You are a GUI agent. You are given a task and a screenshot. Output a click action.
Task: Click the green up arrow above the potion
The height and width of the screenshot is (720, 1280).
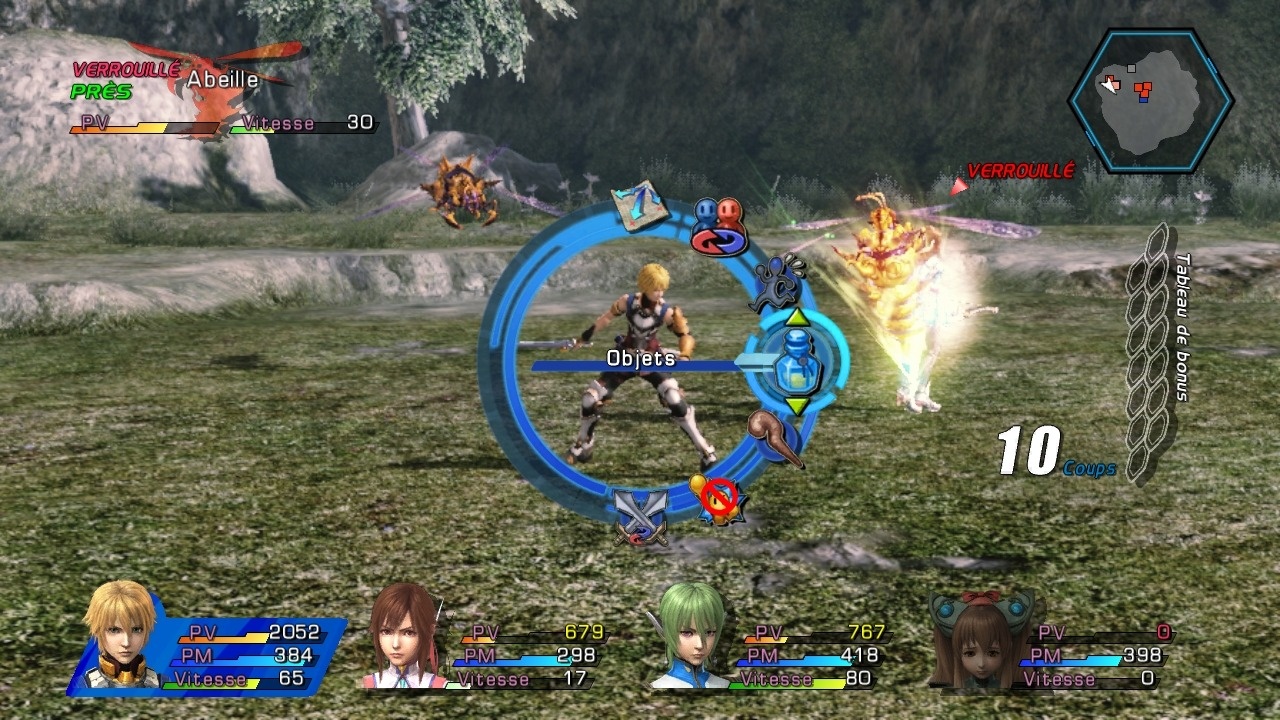pyautogui.click(x=797, y=317)
